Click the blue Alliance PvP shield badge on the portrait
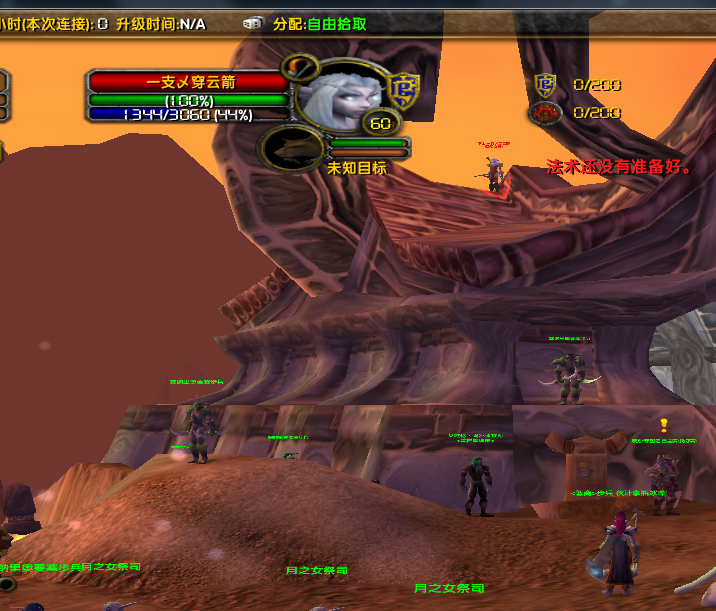 point(404,89)
